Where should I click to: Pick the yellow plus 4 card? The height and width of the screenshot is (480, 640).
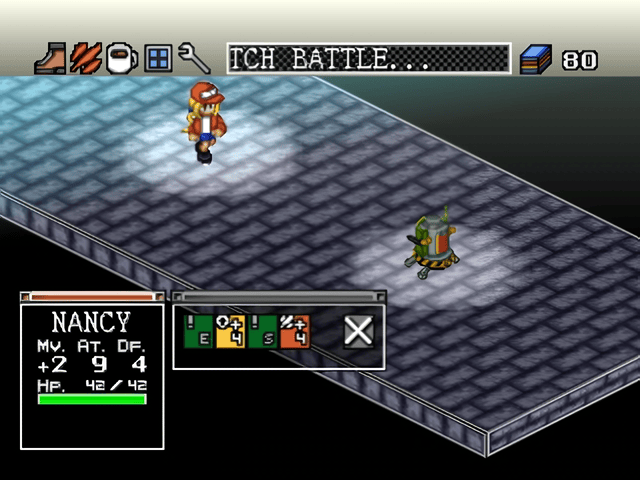click(231, 331)
